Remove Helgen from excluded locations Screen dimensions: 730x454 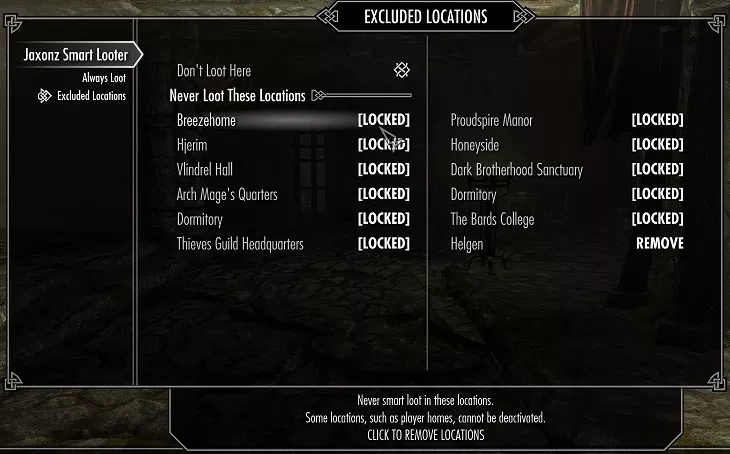[x=659, y=243]
